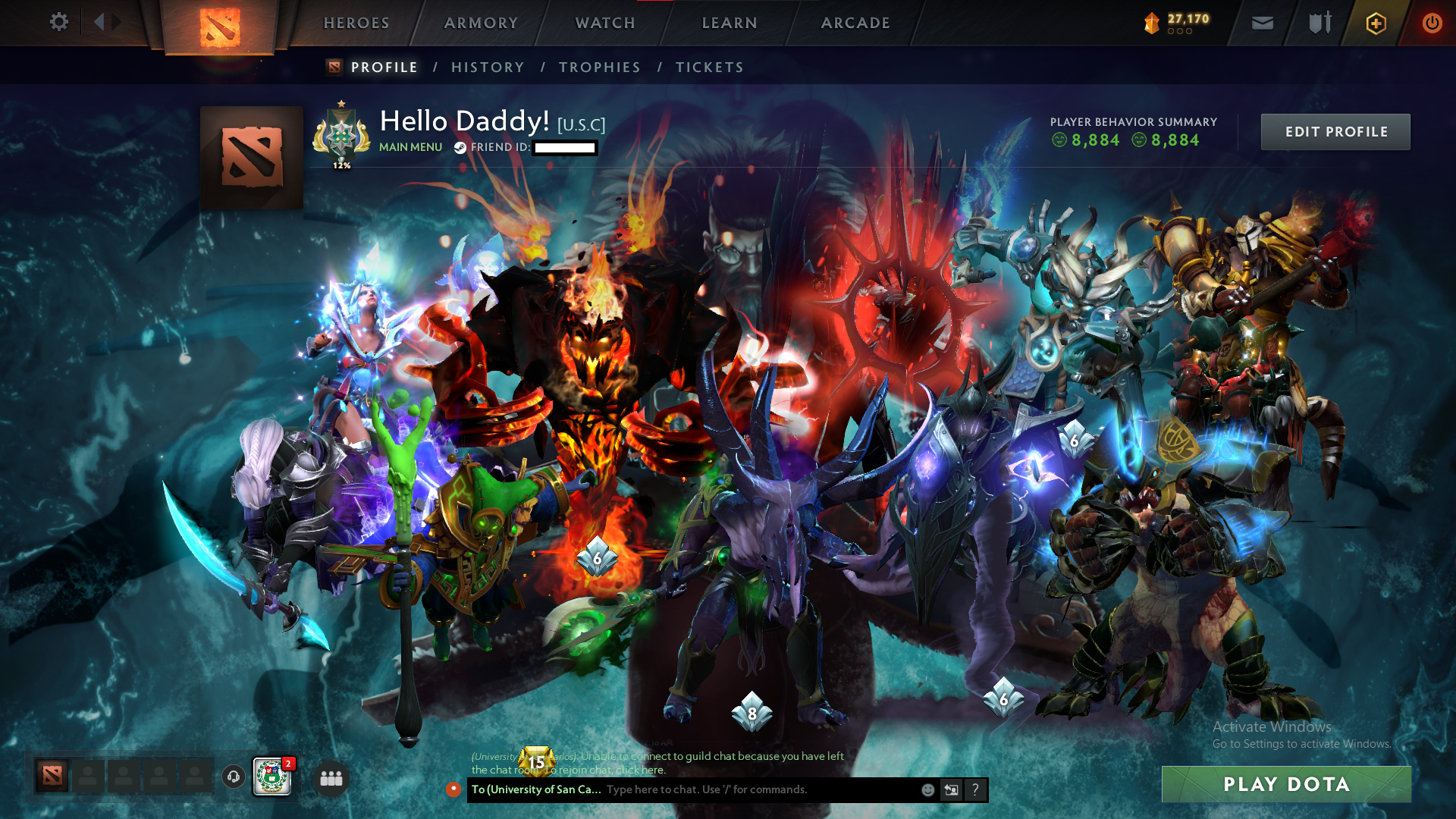Open the Armory shield and sword icon
Viewport: 1456px width, 819px height.
1318,23
